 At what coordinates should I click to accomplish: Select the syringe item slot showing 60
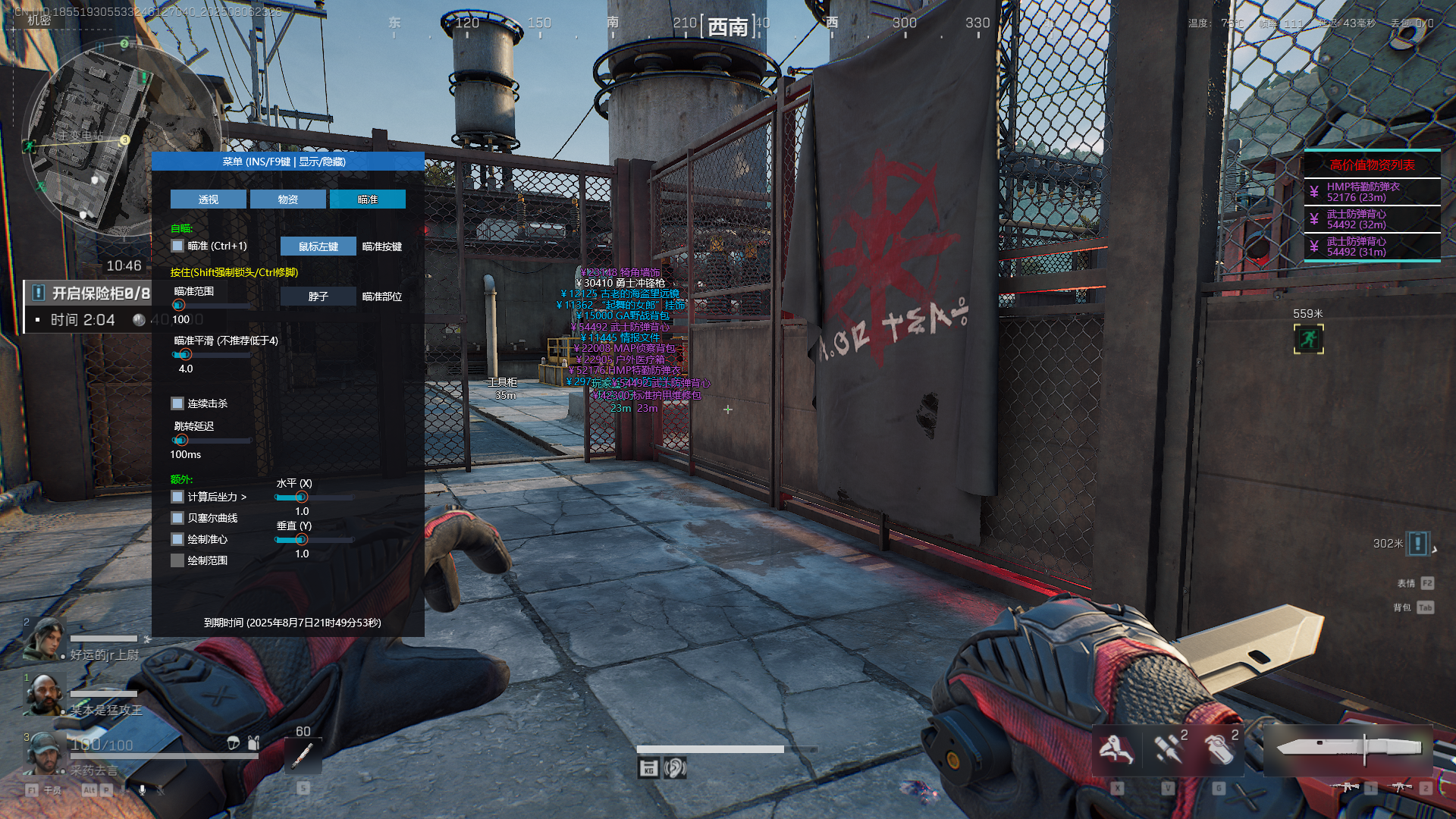coord(303,755)
